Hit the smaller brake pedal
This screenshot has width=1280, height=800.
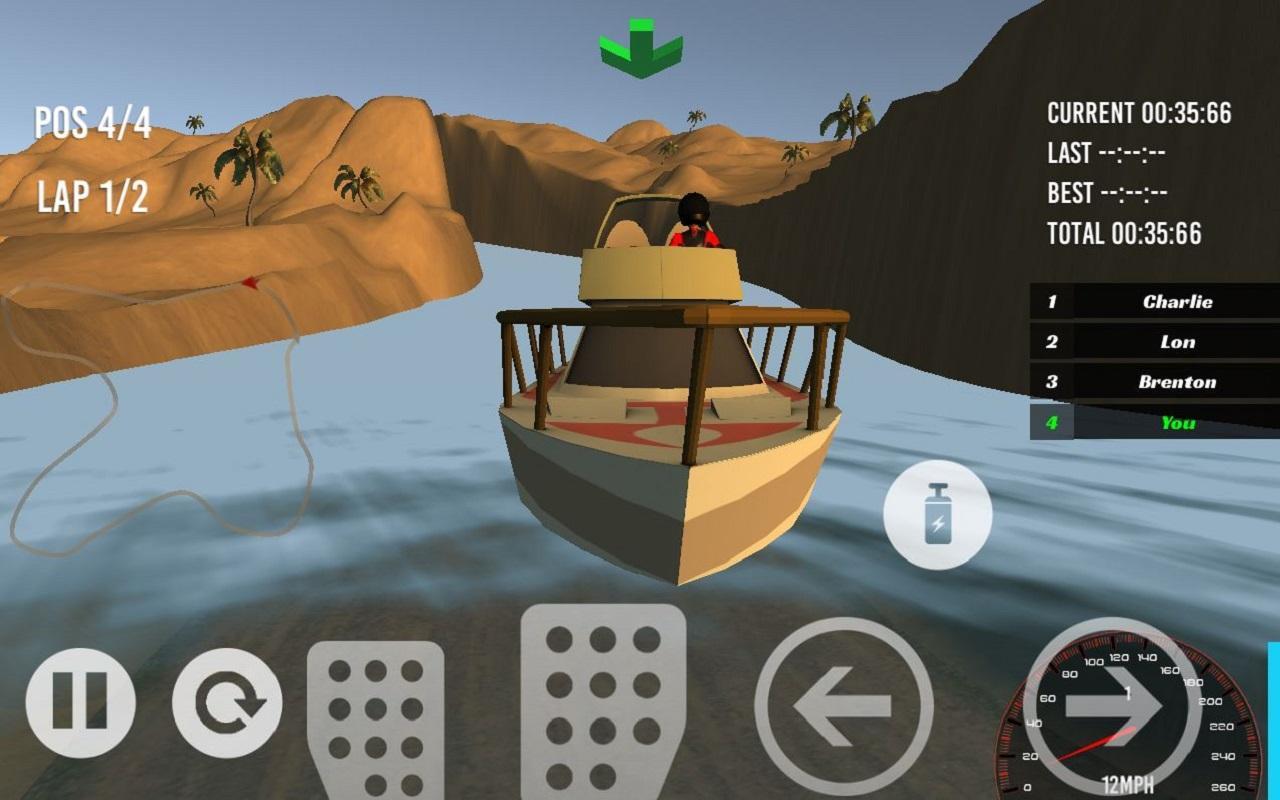click(x=375, y=718)
